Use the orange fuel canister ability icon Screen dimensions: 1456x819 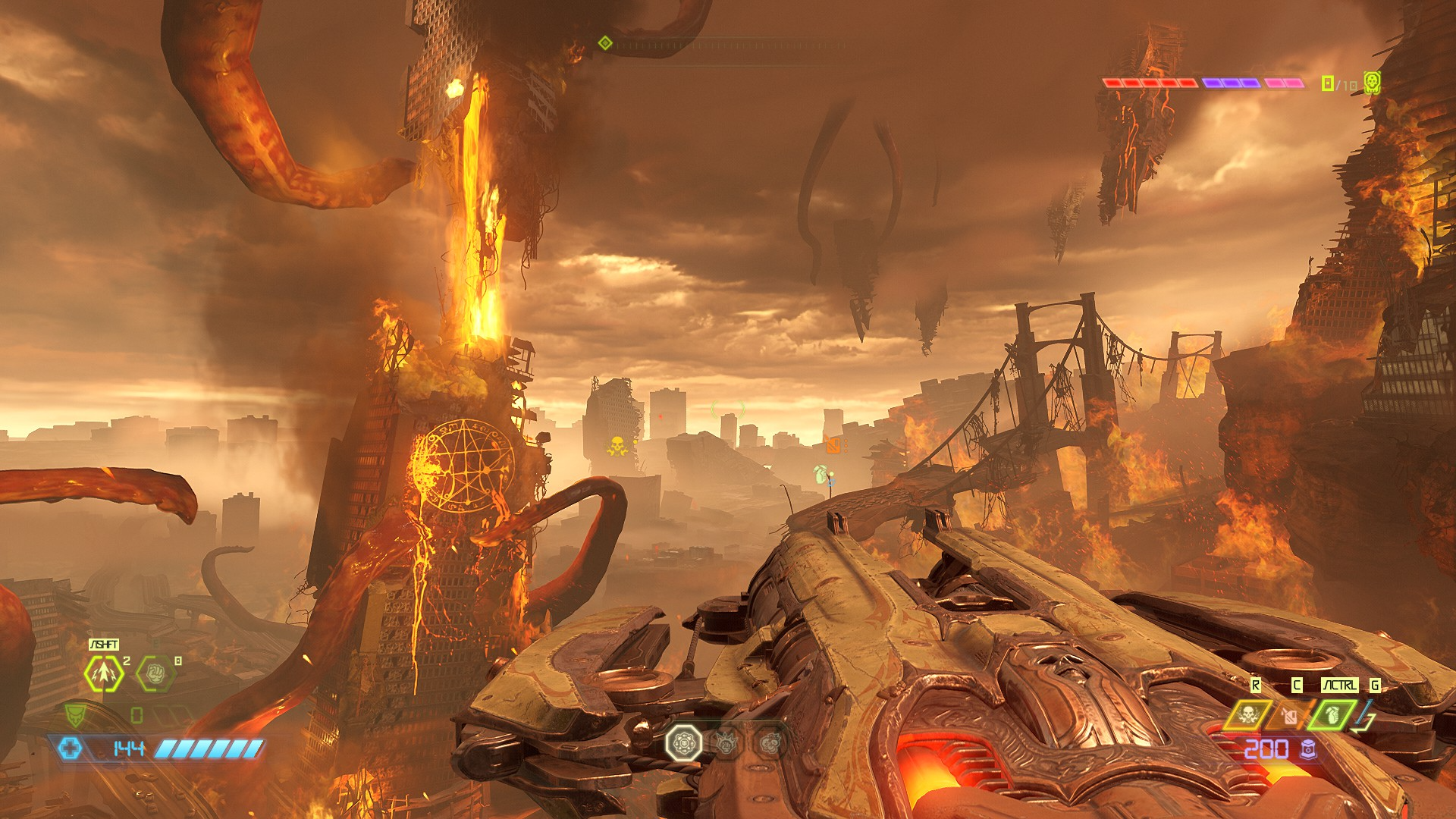(1289, 715)
